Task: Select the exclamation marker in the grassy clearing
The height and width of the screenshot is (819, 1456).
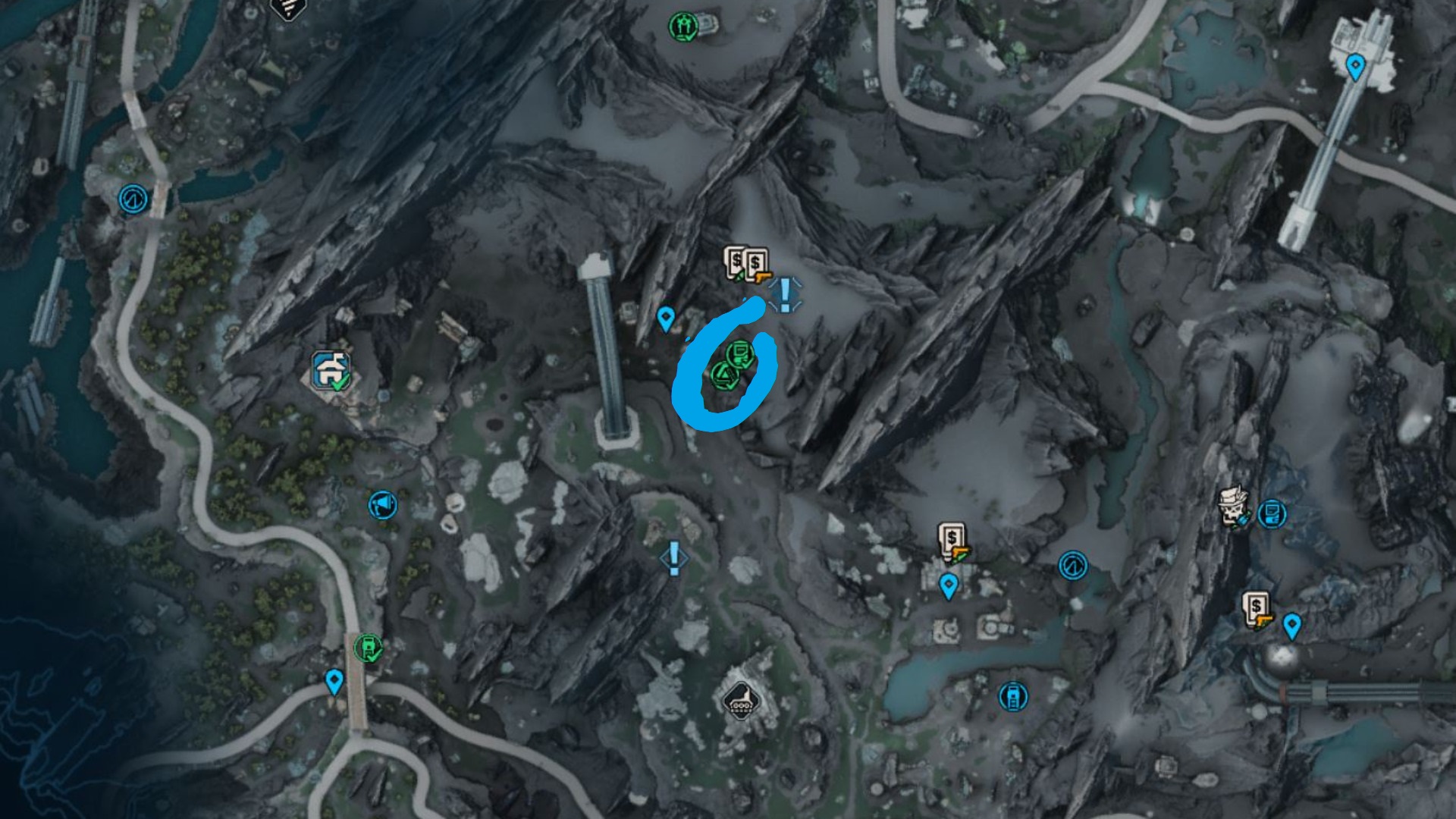Action: coord(673,557)
